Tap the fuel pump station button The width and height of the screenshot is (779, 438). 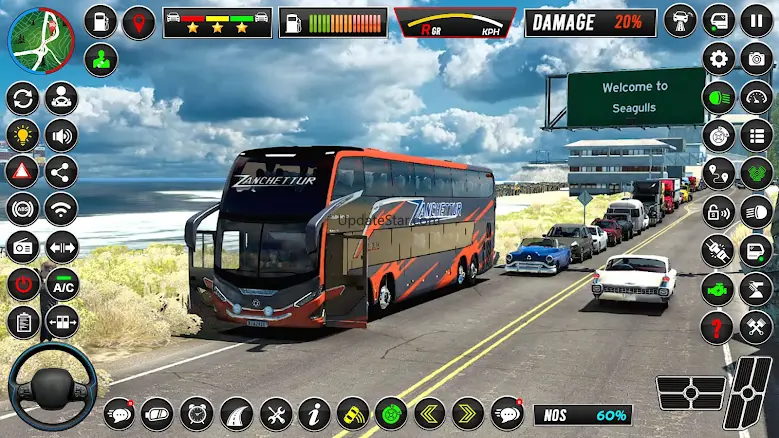tap(100, 21)
